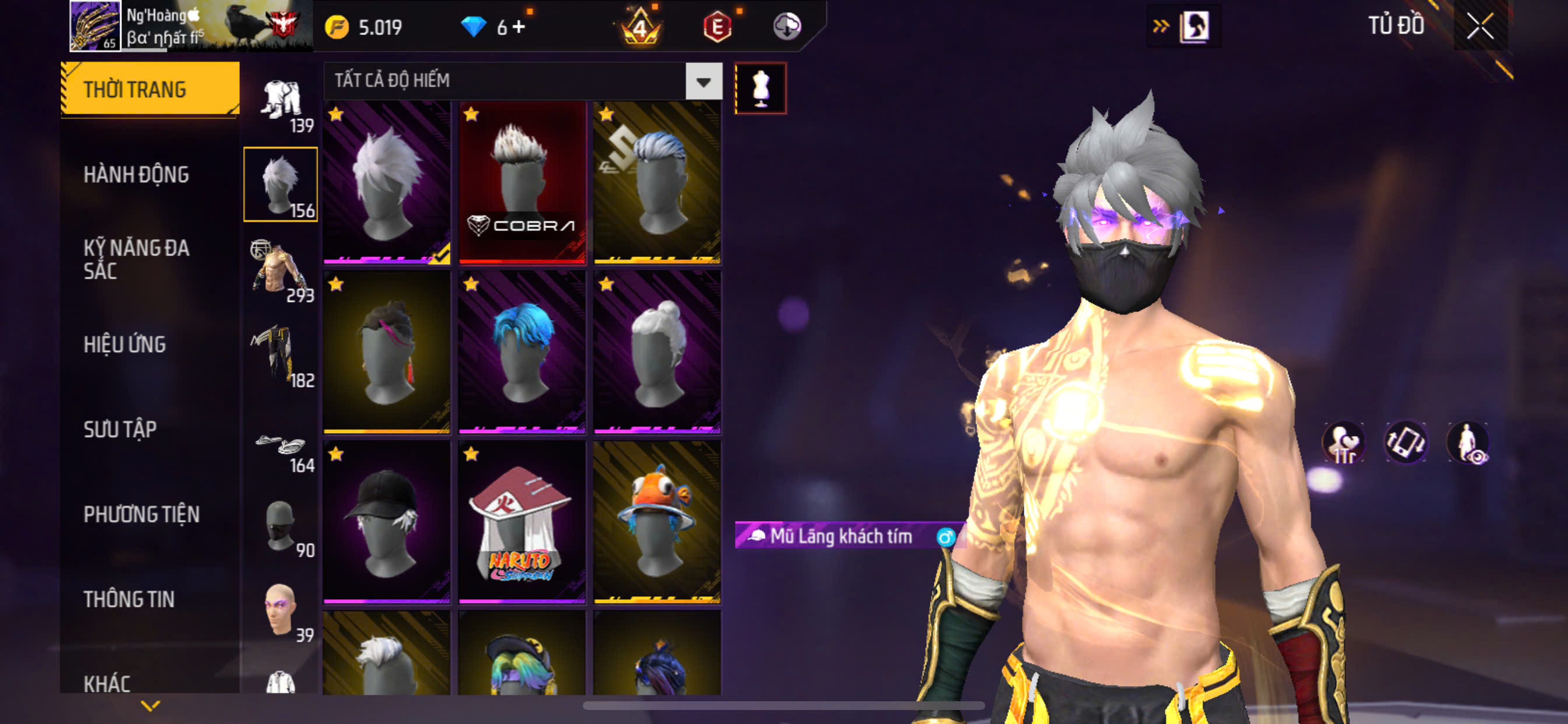Image resolution: width=1568 pixels, height=724 pixels.
Task: Close the wardrobe screen
Action: tap(1479, 26)
